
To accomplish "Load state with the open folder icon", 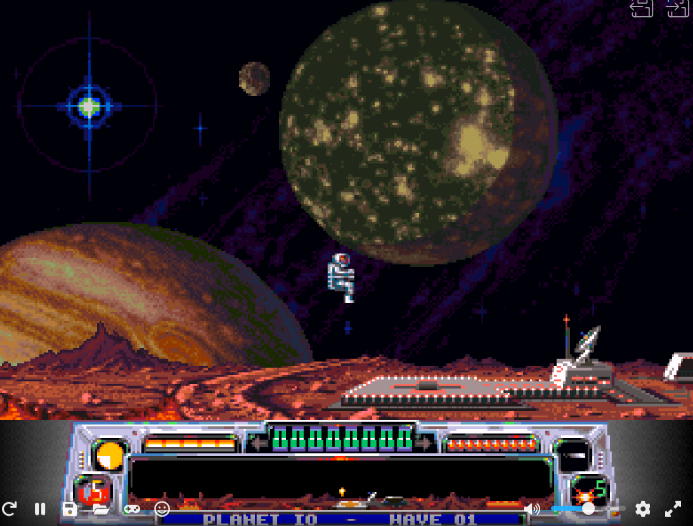I will (x=100, y=509).
